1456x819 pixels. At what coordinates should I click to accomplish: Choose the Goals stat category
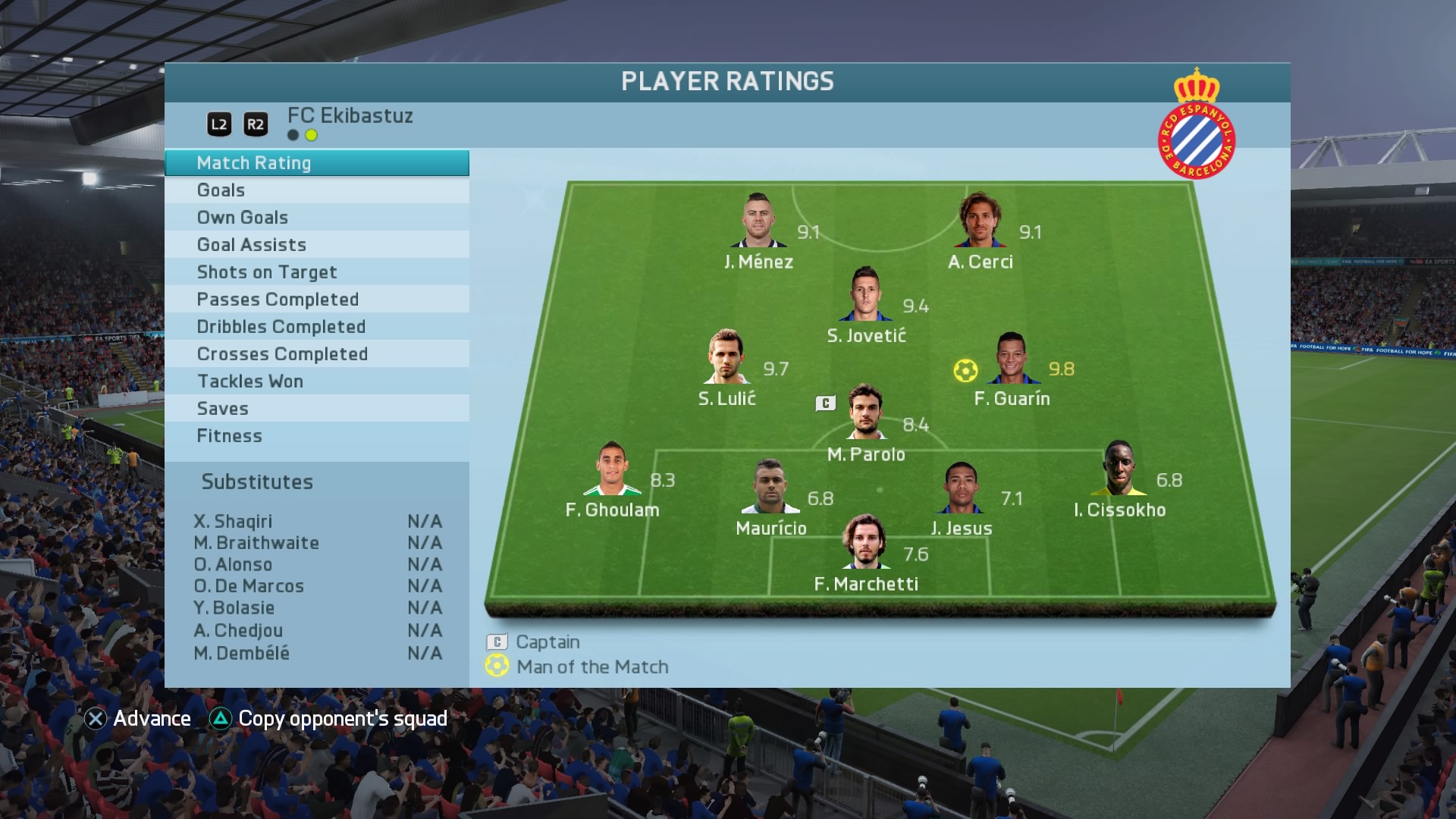pos(316,190)
